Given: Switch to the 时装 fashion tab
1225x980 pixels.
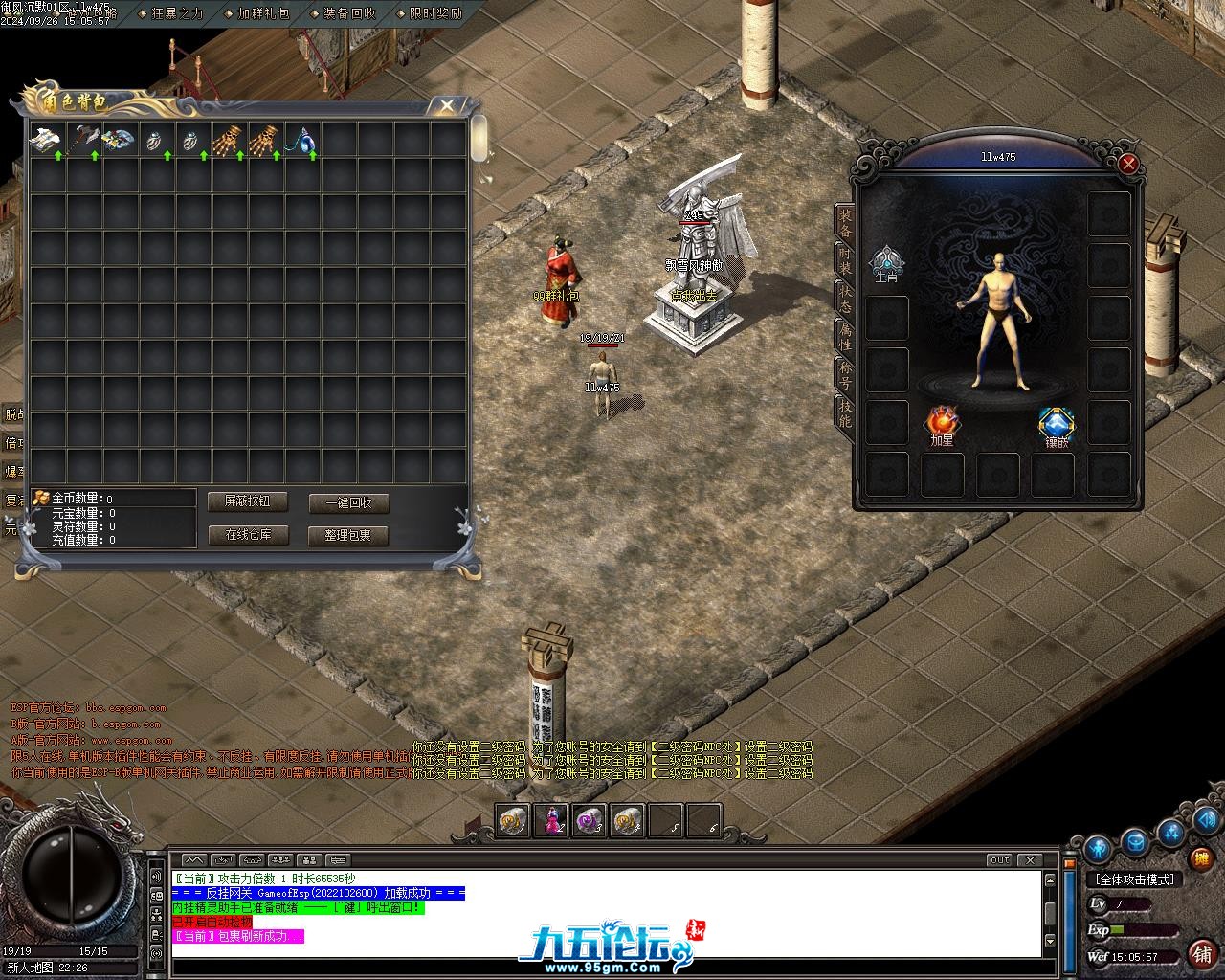Looking at the screenshot, I should click(844, 259).
